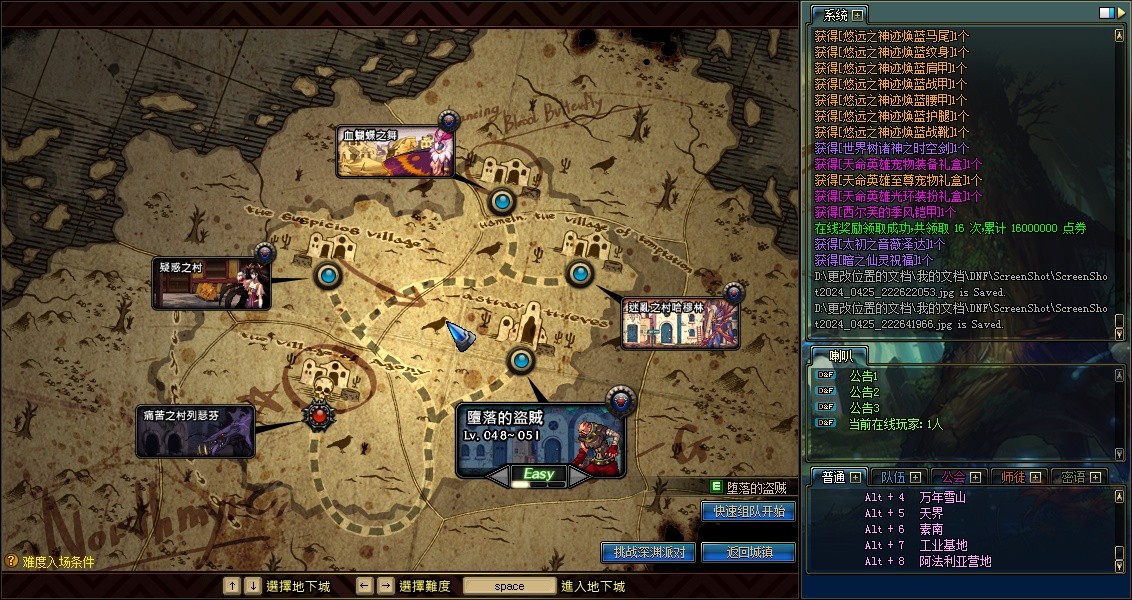Toggle the window button atop the system panel
Image resolution: width=1132 pixels, height=600 pixels.
point(1107,13)
